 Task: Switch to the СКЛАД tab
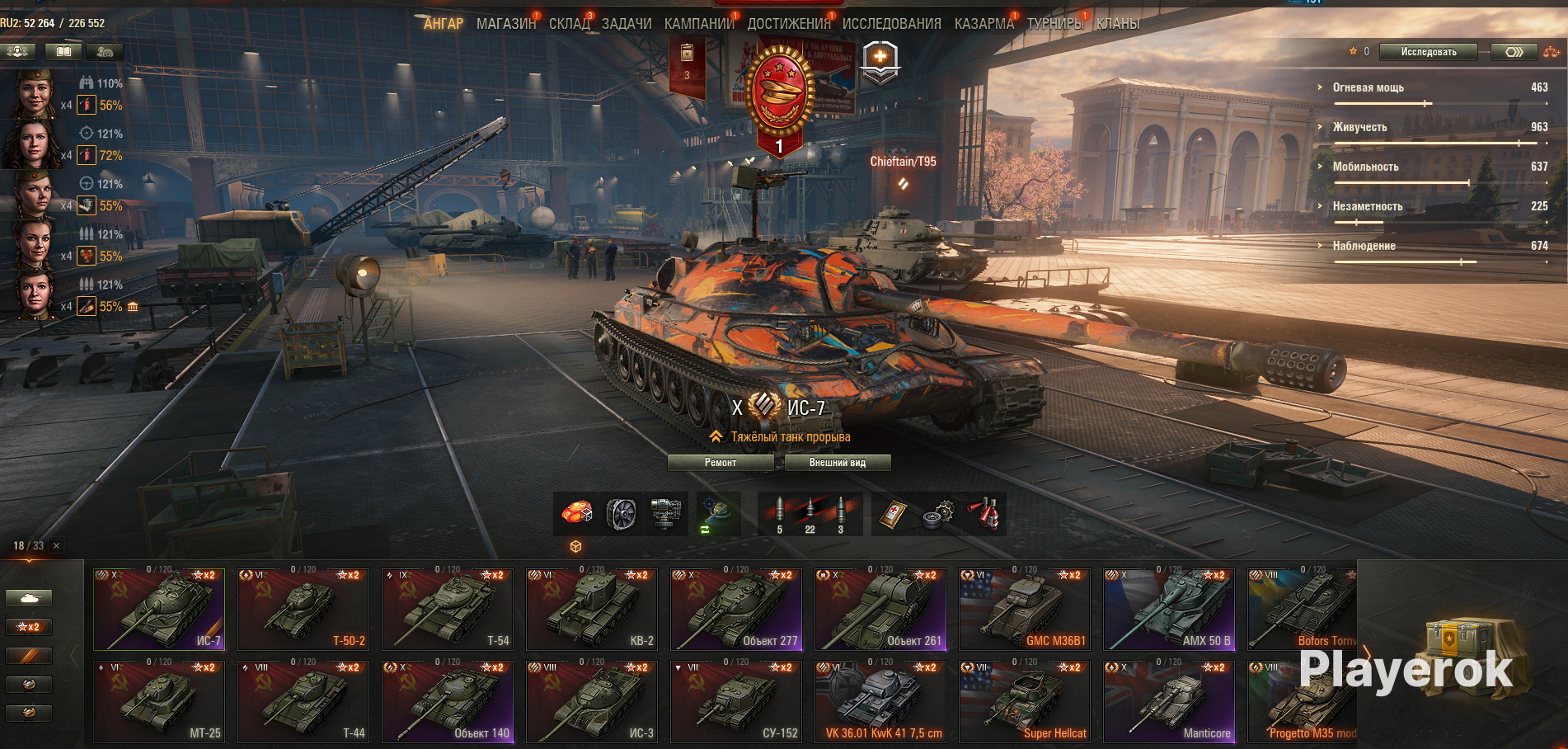coord(569,24)
